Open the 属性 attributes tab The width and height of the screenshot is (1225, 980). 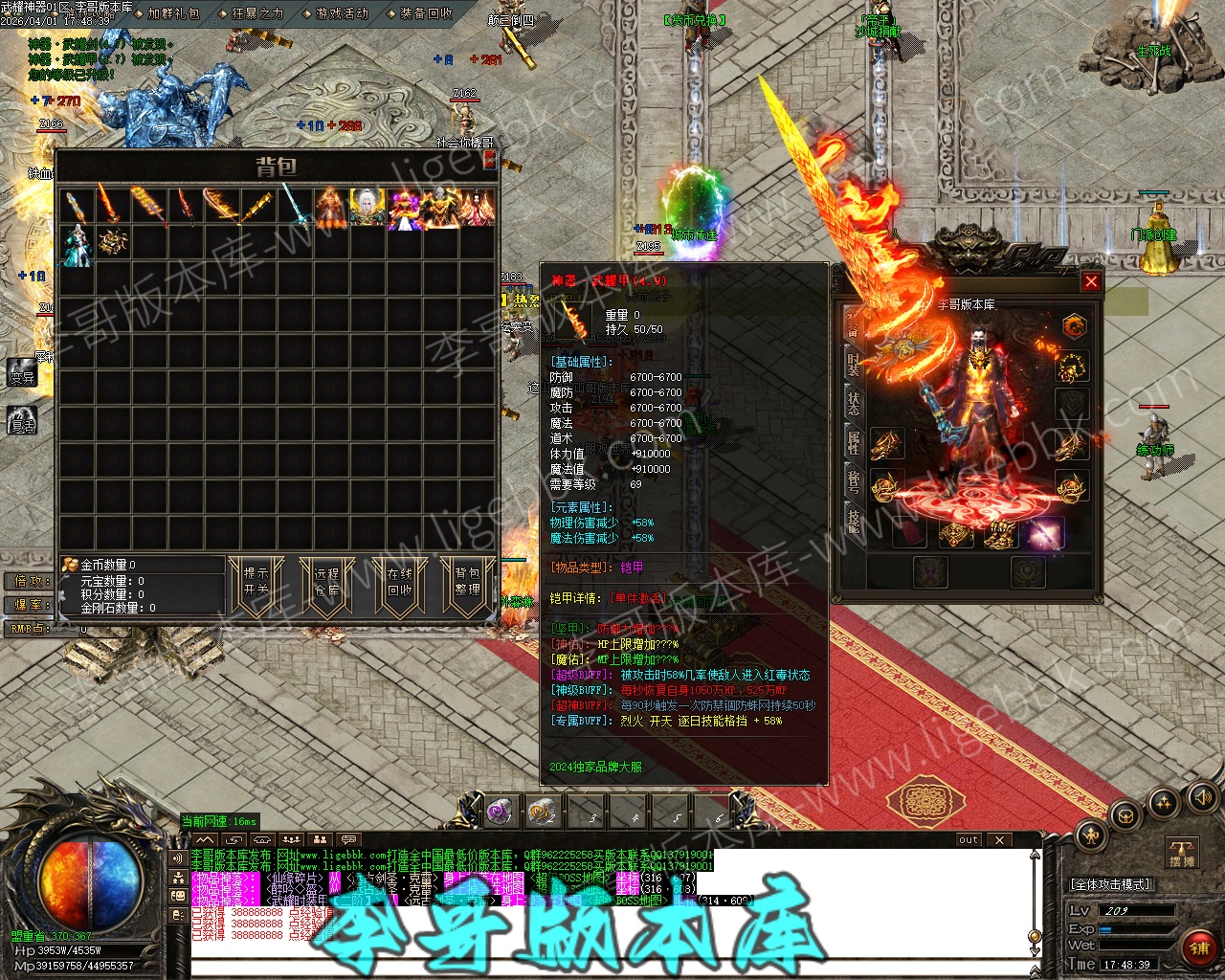[x=853, y=442]
